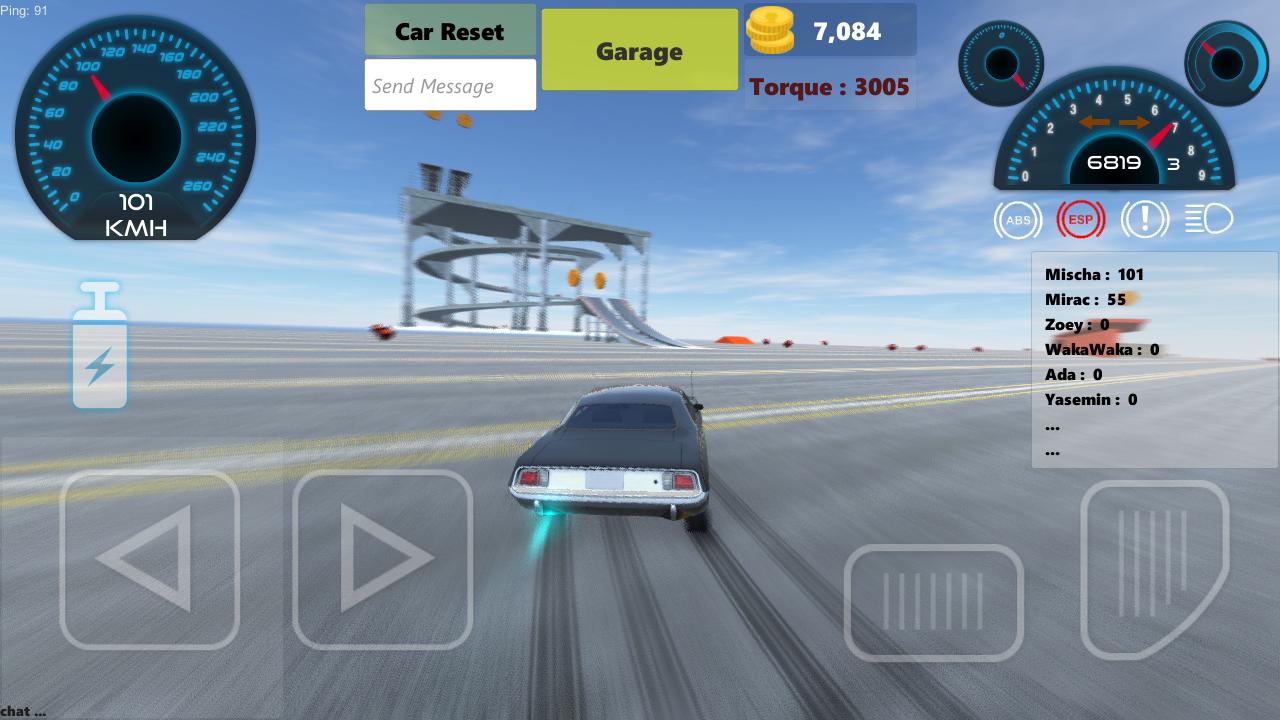Tap the small left mini-gauge
The width and height of the screenshot is (1280, 720).
pyautogui.click(x=1002, y=64)
